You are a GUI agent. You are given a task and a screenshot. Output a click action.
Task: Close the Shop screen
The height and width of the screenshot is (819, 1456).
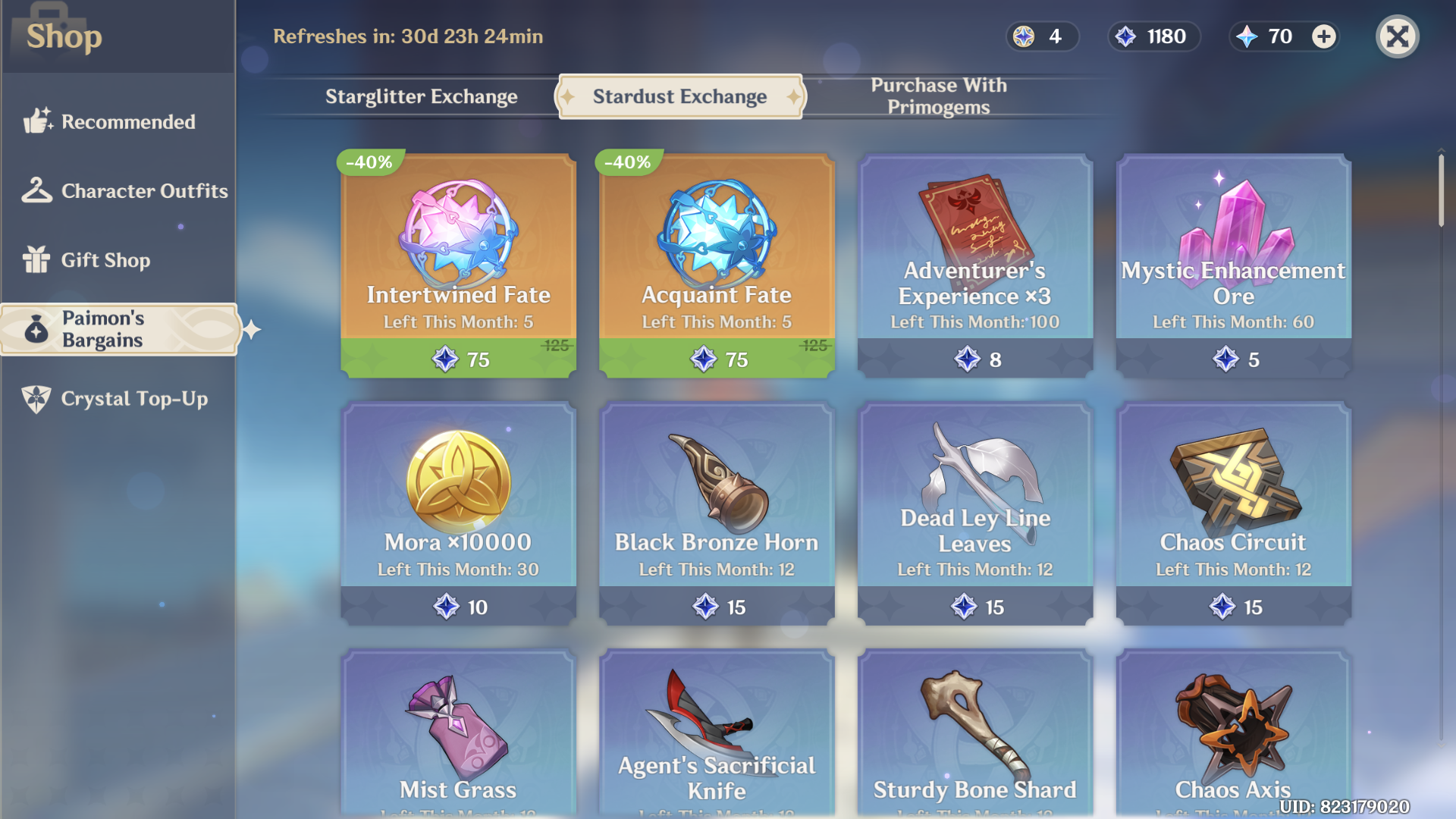(1398, 36)
